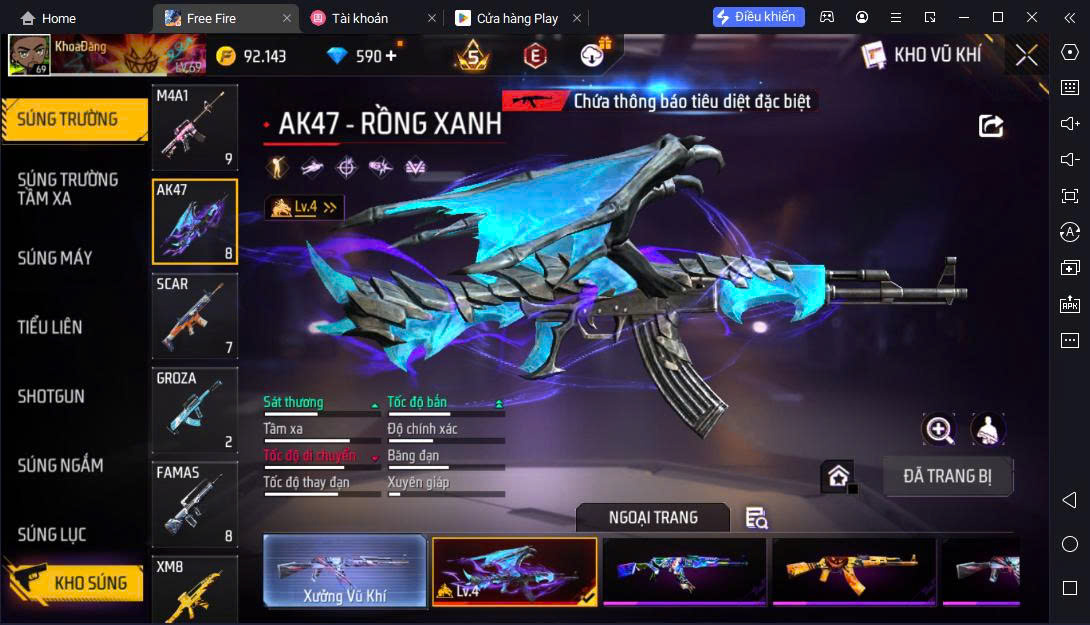This screenshot has height=625, width=1090.
Task: Click the Đã Trang Bị button
Action: 947,476
